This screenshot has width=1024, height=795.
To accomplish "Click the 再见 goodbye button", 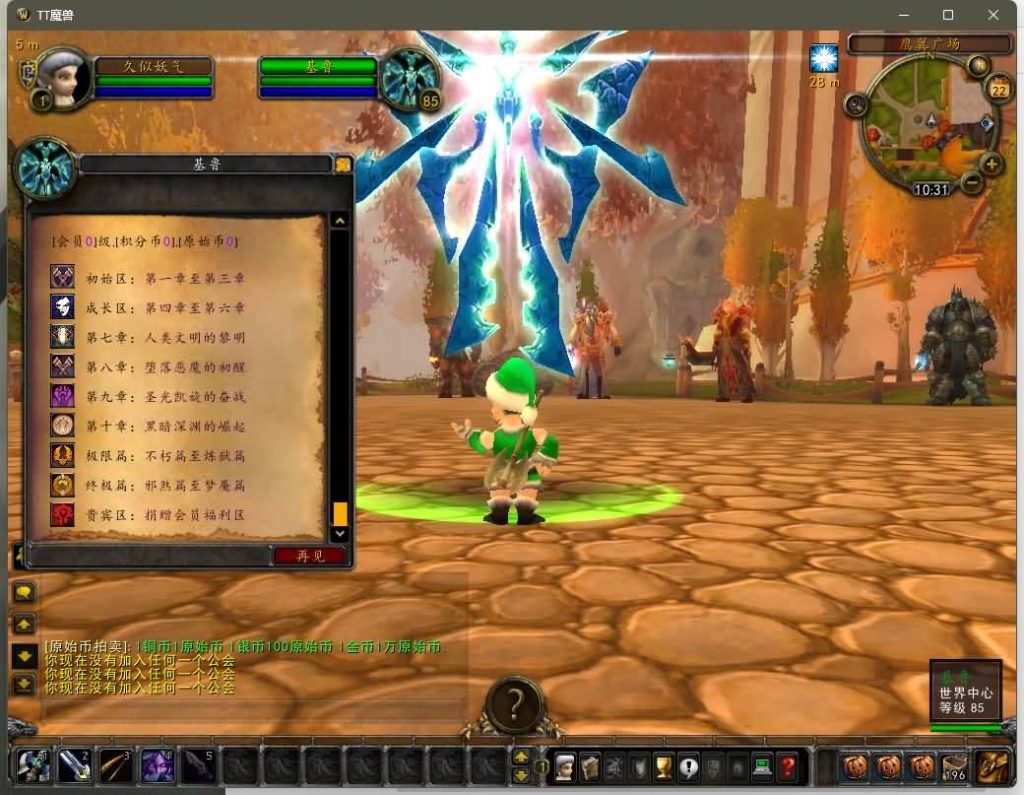I will (x=310, y=556).
